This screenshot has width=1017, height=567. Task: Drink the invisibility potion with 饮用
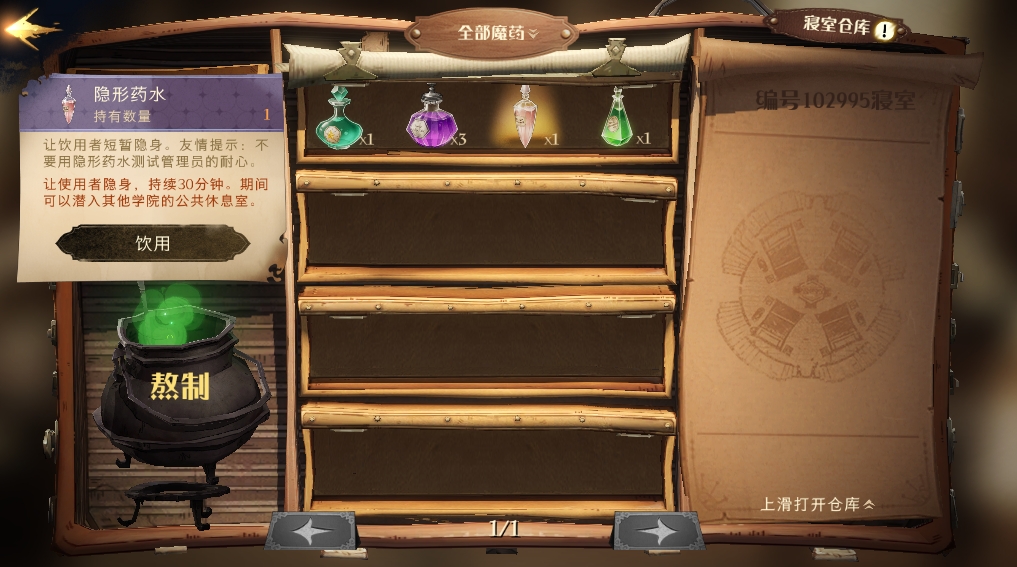point(152,243)
